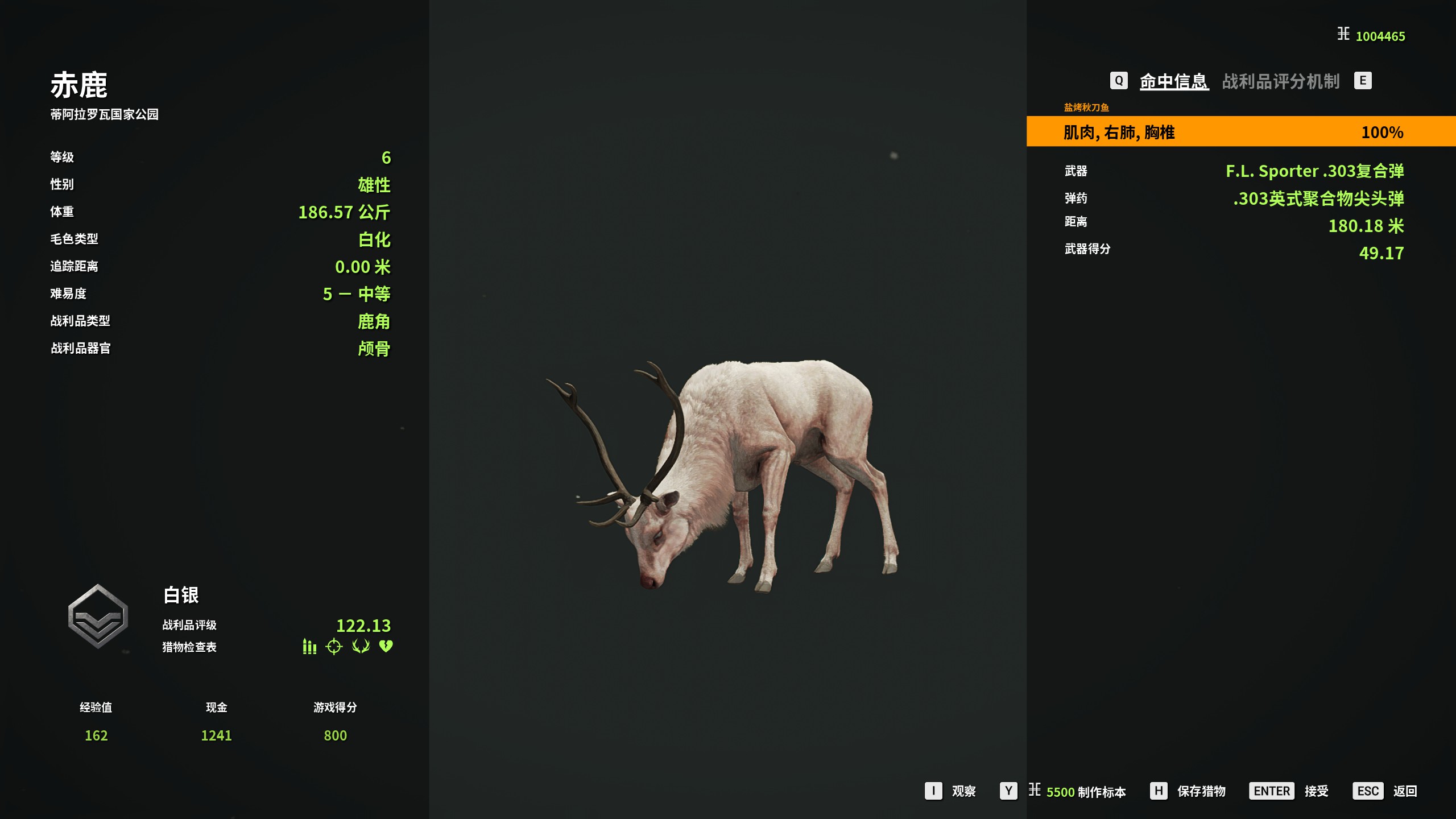Click the crosshair check icon
The image size is (1456, 819).
[x=334, y=647]
